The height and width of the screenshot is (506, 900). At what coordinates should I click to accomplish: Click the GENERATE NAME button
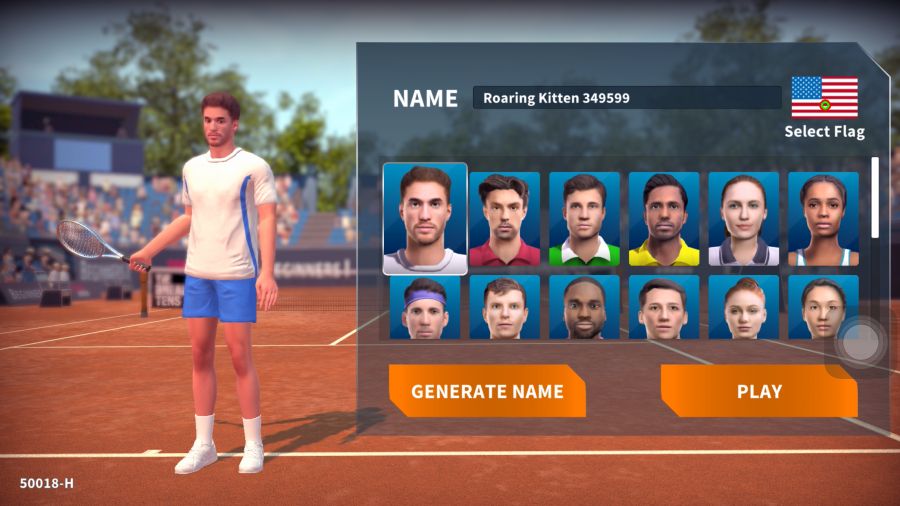point(487,391)
